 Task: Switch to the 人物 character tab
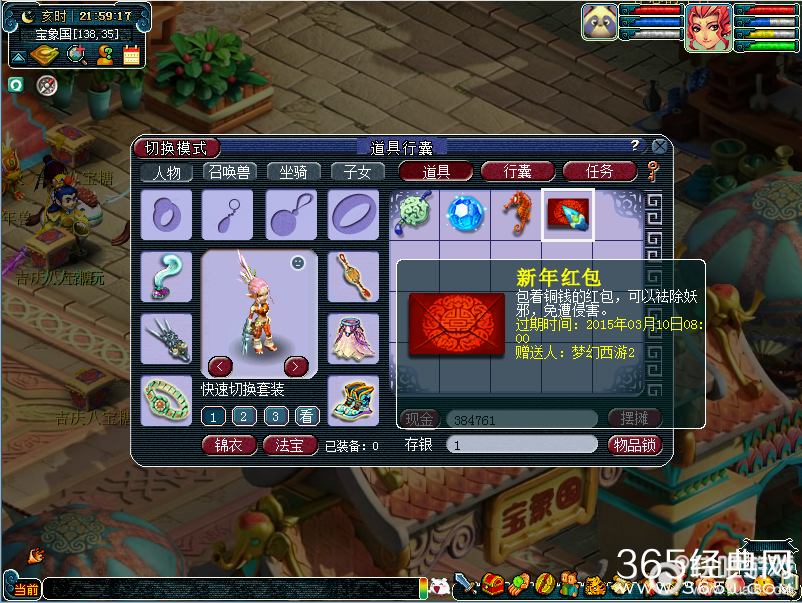(x=165, y=172)
